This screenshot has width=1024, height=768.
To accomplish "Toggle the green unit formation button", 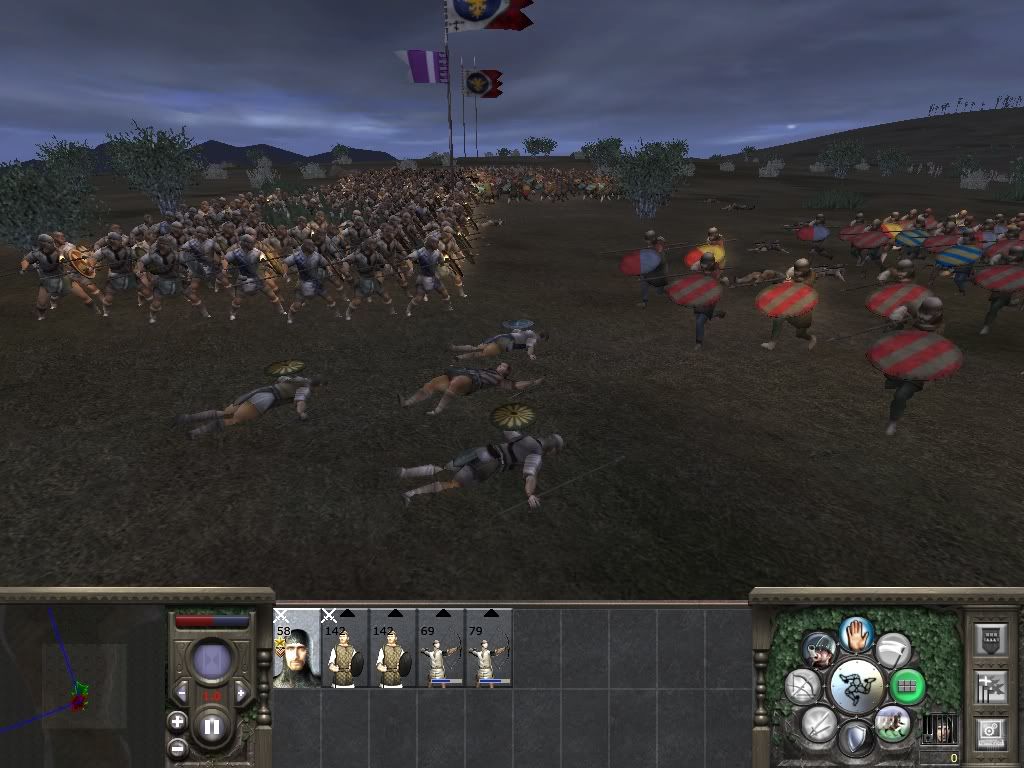I will click(x=907, y=687).
